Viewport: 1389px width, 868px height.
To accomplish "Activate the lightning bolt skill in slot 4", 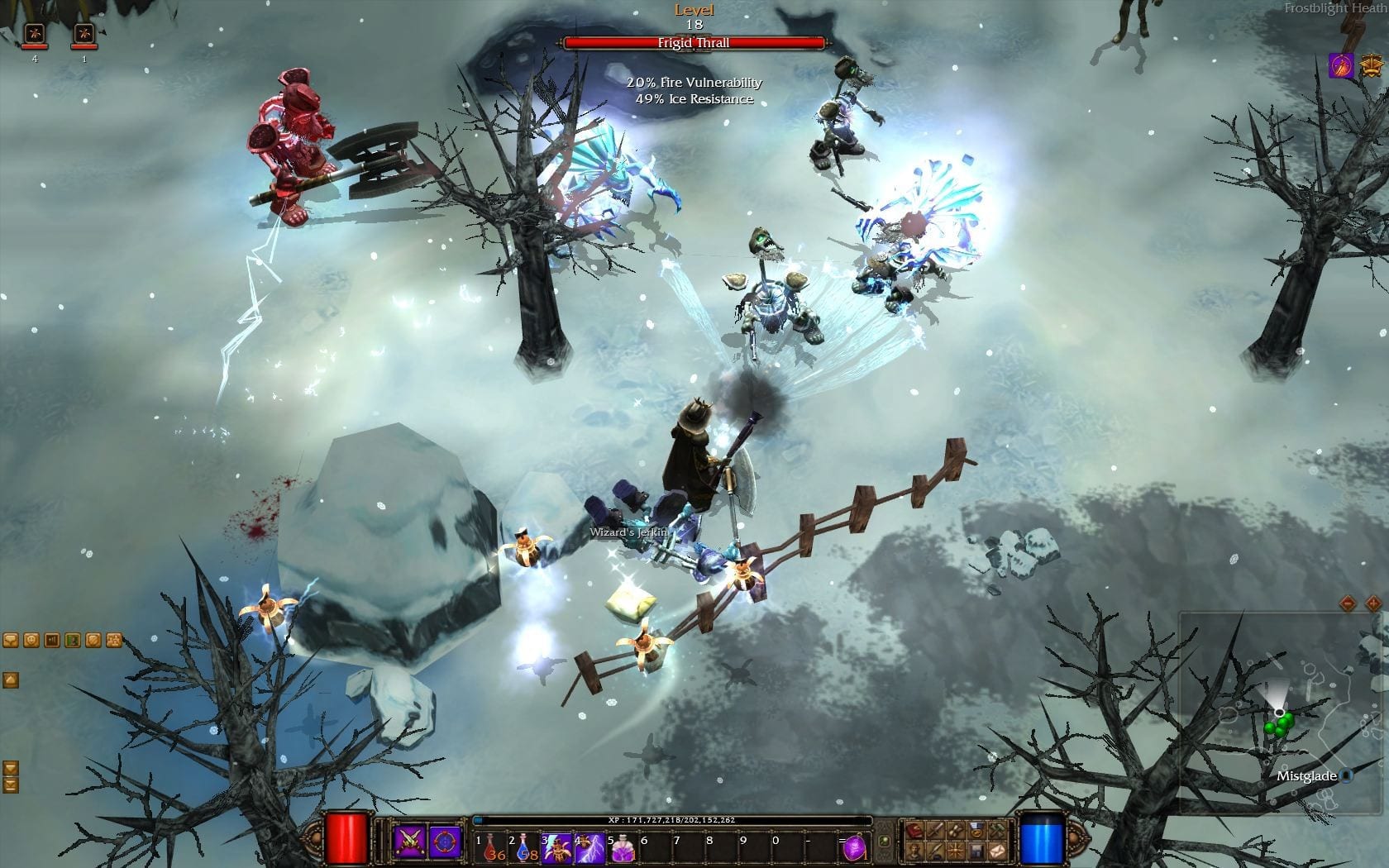I will [x=590, y=847].
